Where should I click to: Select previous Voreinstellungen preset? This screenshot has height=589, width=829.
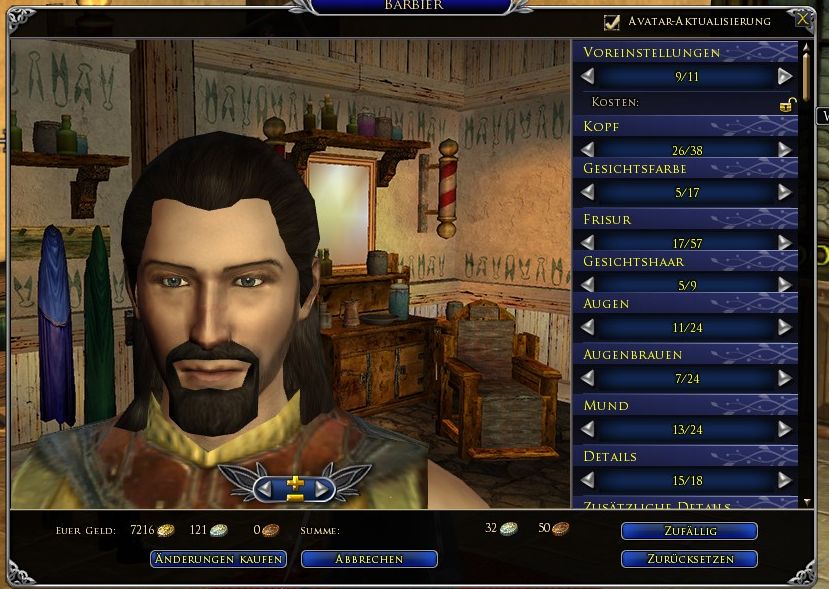(x=588, y=76)
